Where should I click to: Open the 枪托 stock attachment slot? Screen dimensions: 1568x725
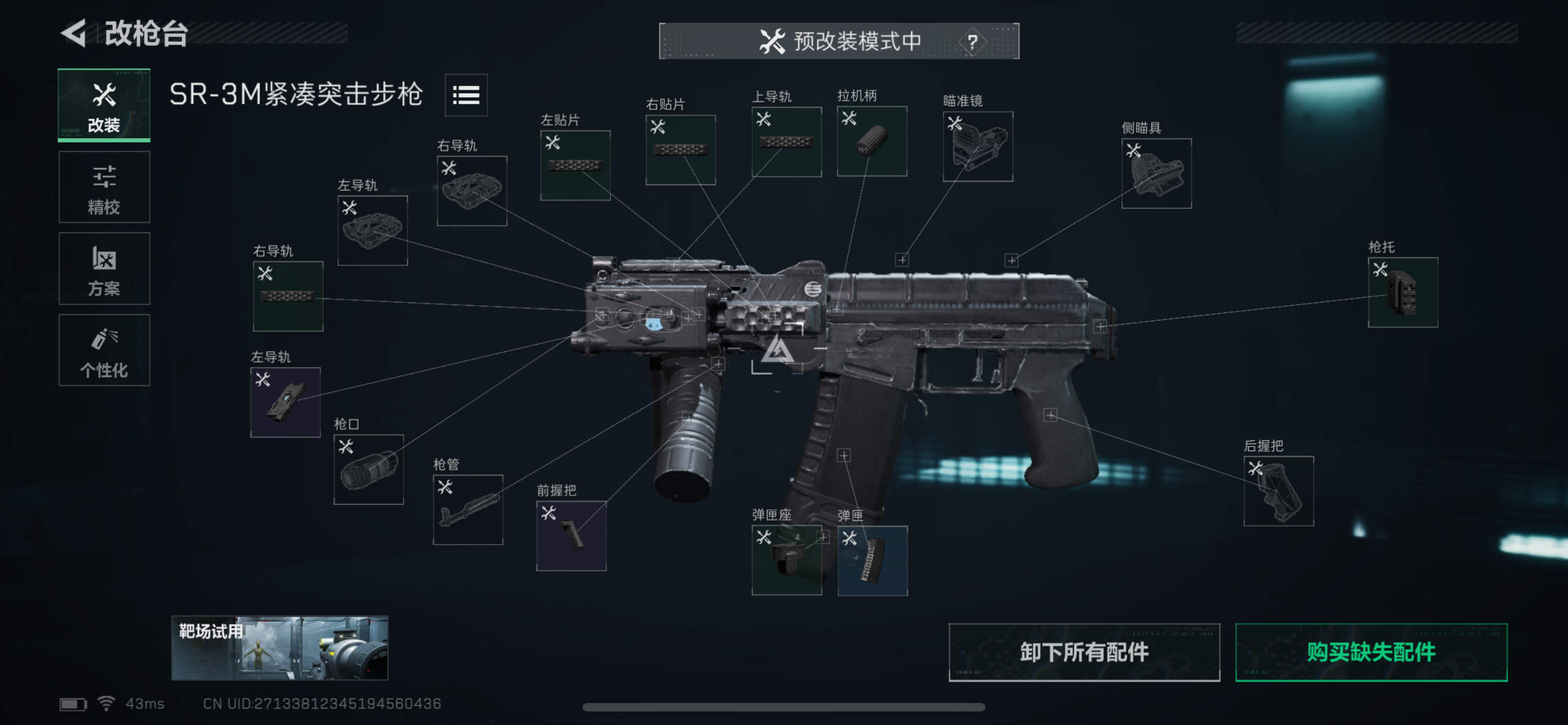1403,292
